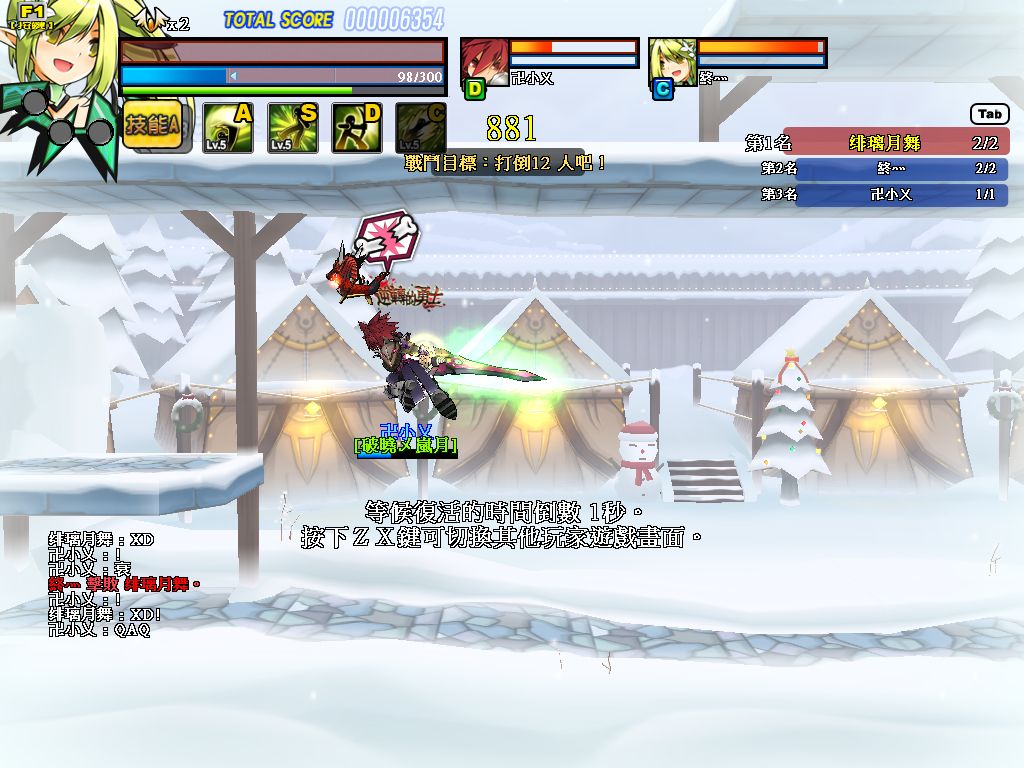Select the 終~~ blonde player portrait
The width and height of the screenshot is (1024, 768).
click(x=672, y=62)
